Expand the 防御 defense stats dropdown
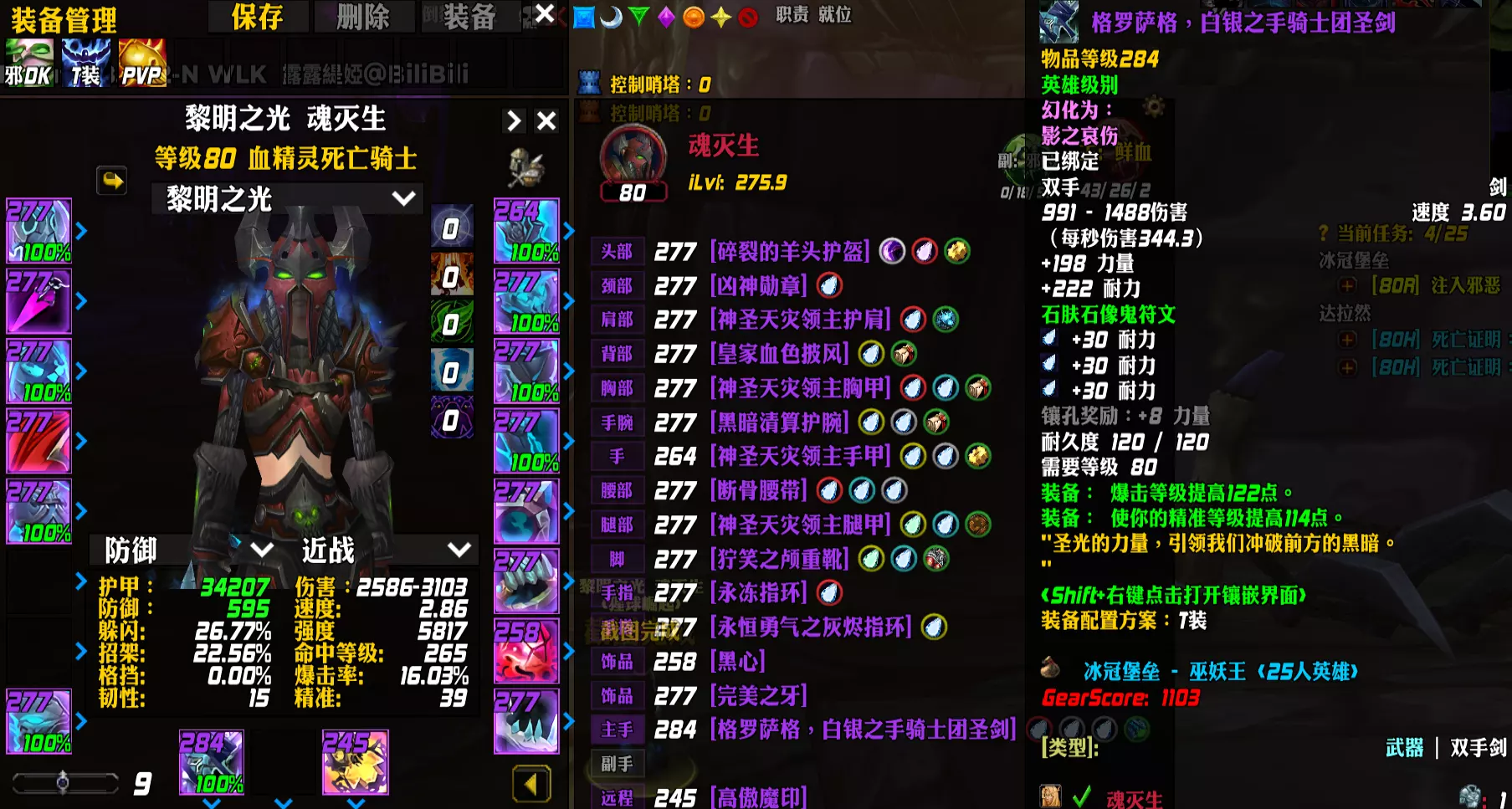The height and width of the screenshot is (809, 1512). (x=186, y=550)
